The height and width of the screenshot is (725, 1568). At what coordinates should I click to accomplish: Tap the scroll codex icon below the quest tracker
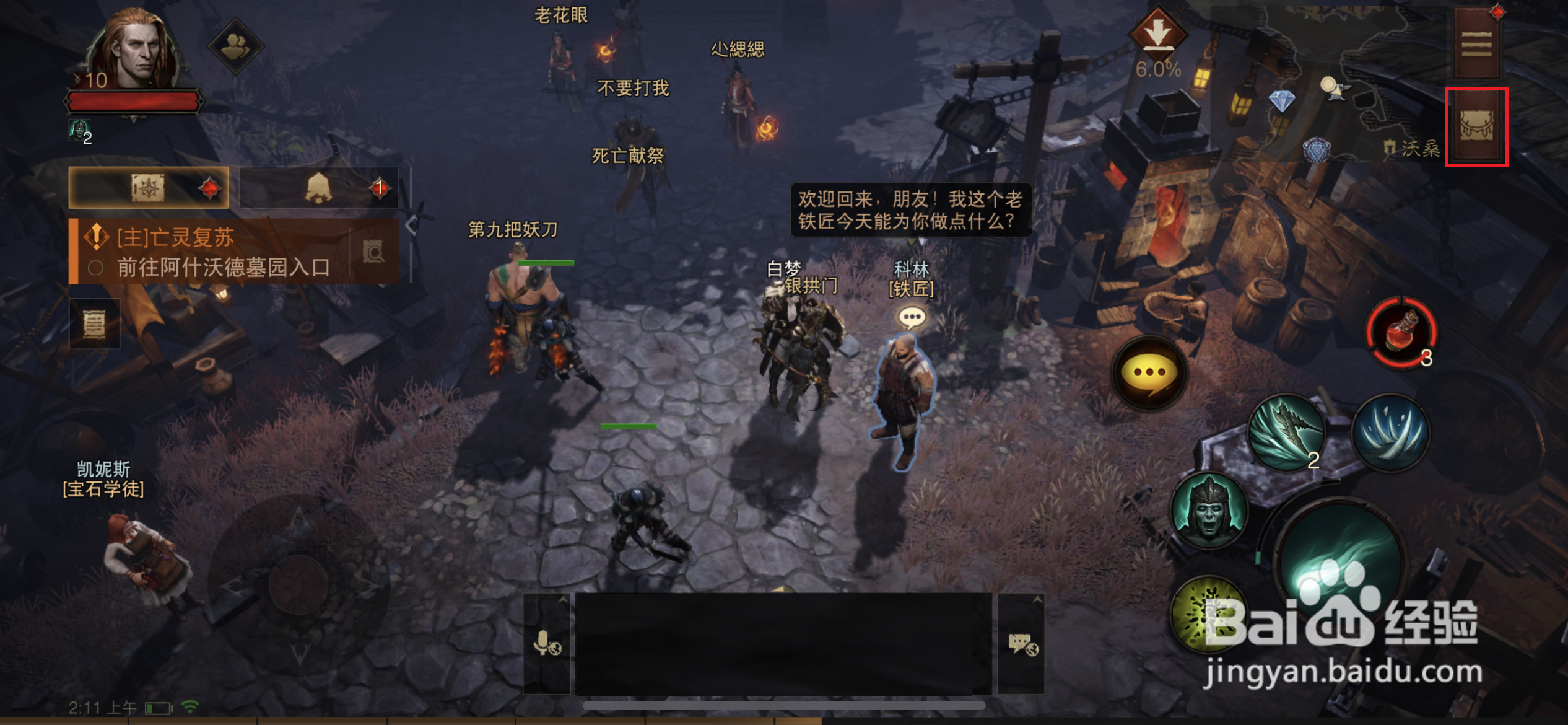[94, 324]
